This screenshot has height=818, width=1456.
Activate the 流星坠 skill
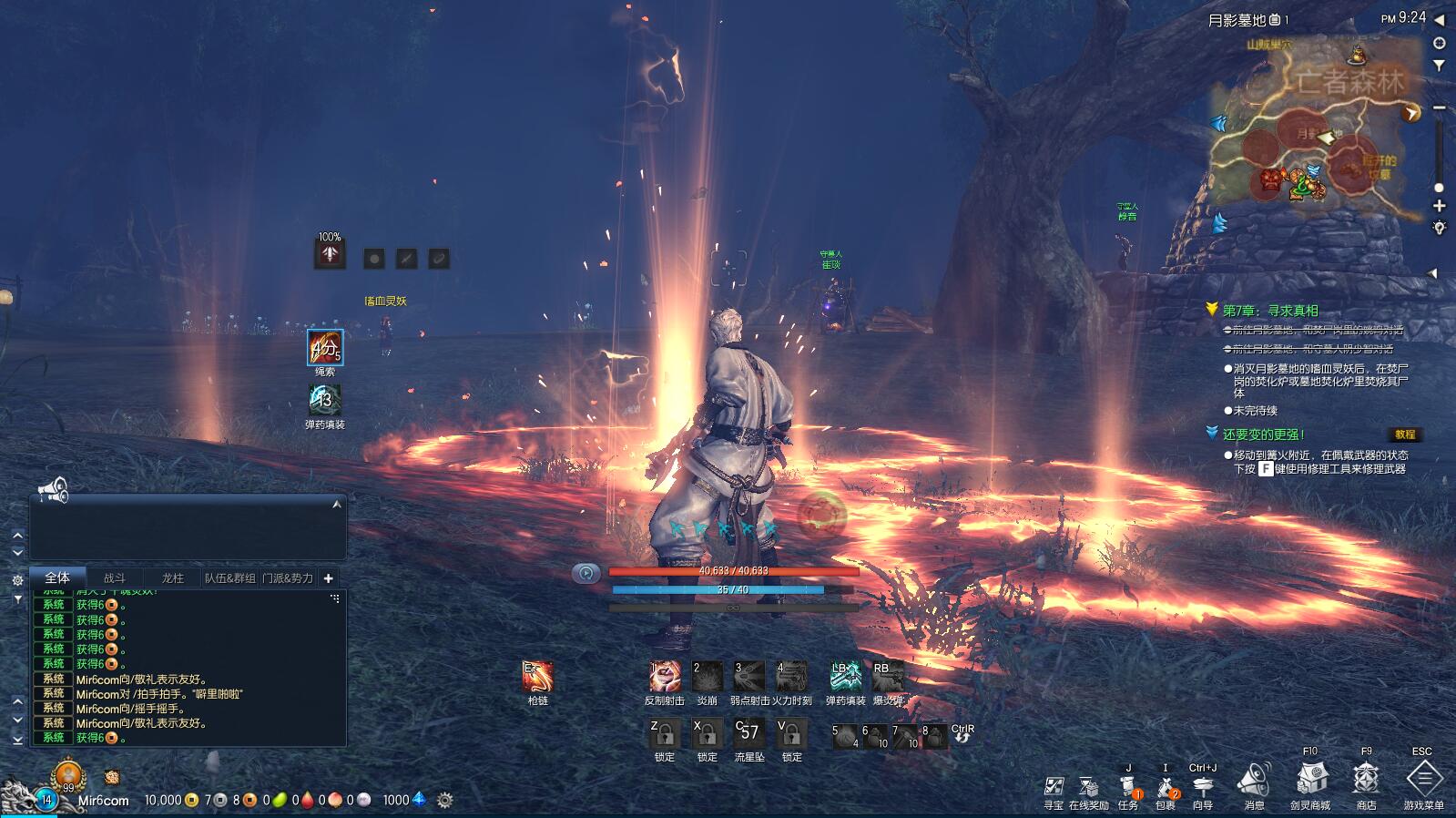click(748, 733)
